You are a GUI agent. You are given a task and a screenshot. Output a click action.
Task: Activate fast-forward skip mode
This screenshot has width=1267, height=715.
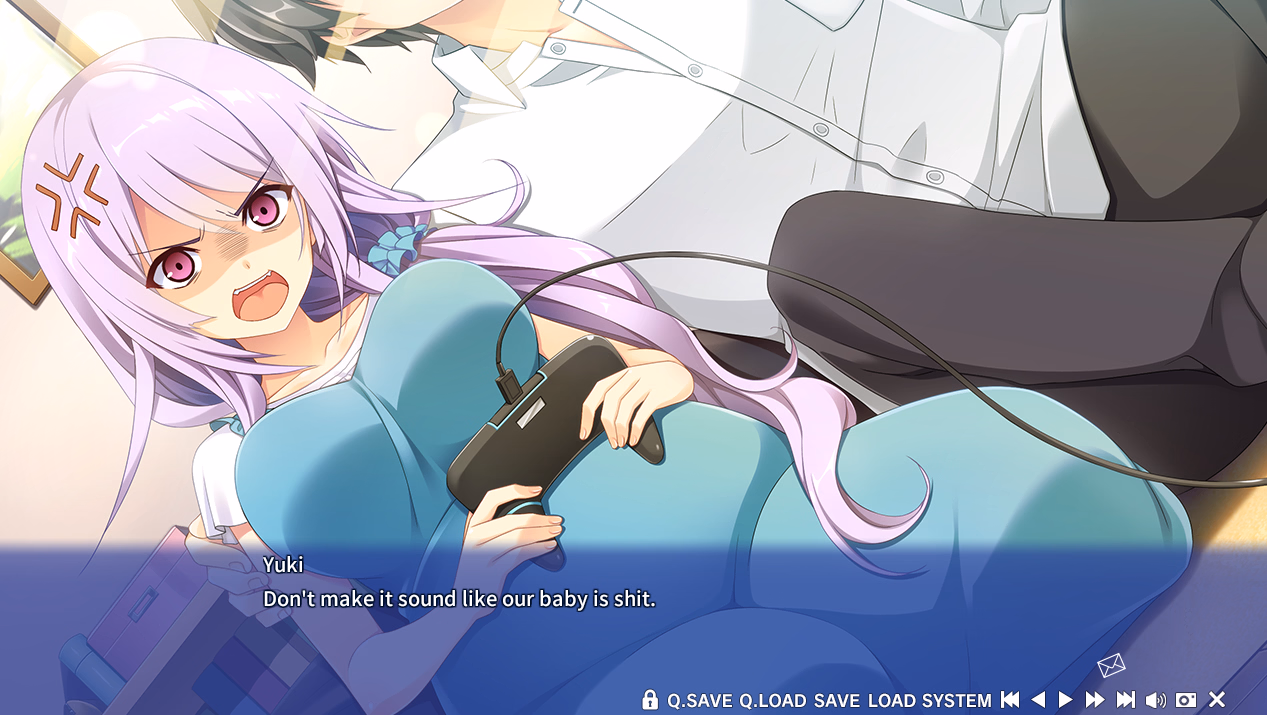(1095, 700)
